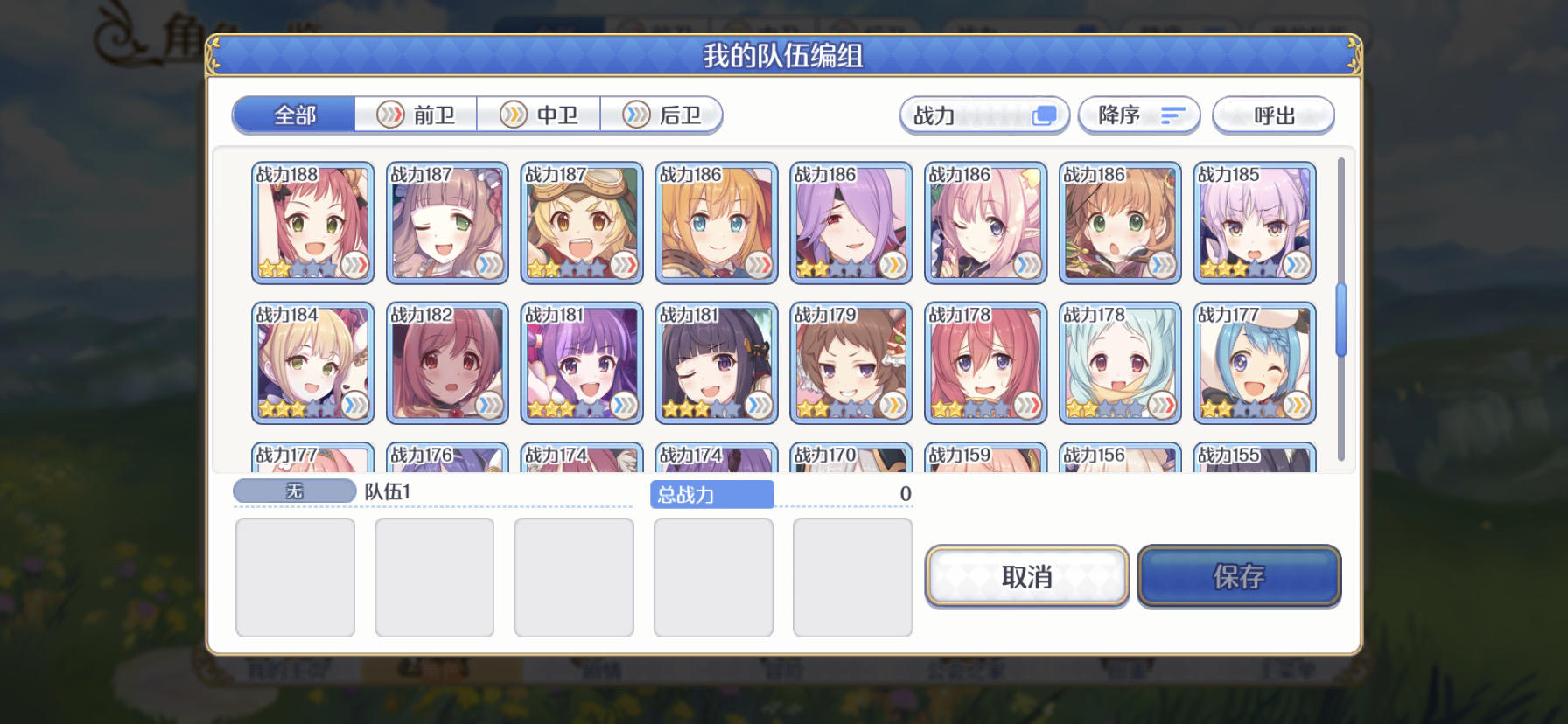
Task: Toggle 降序 sorting order
Action: (1139, 115)
